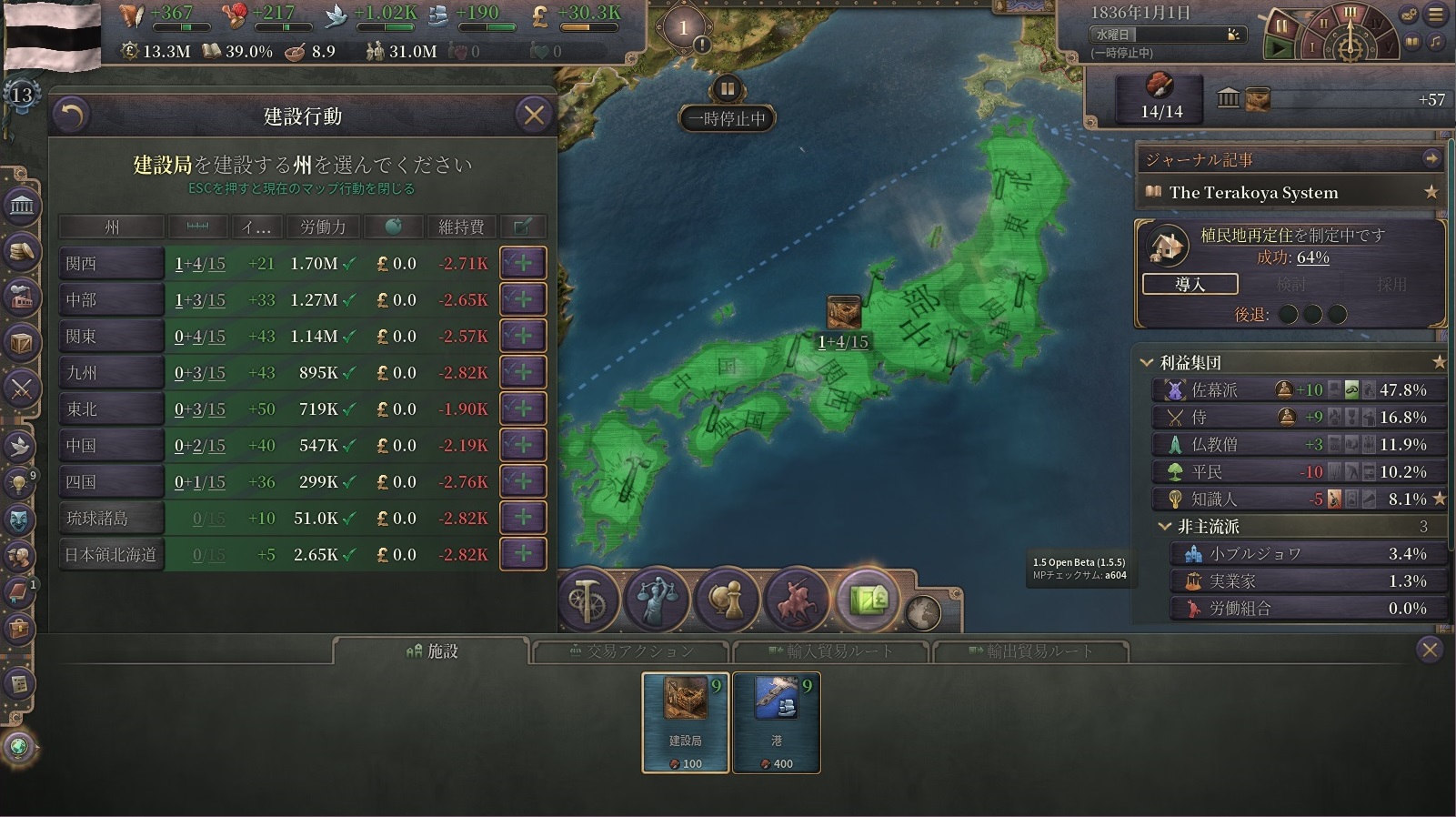Queue a construction sector in 九州
1456x817 pixels.
tap(523, 372)
